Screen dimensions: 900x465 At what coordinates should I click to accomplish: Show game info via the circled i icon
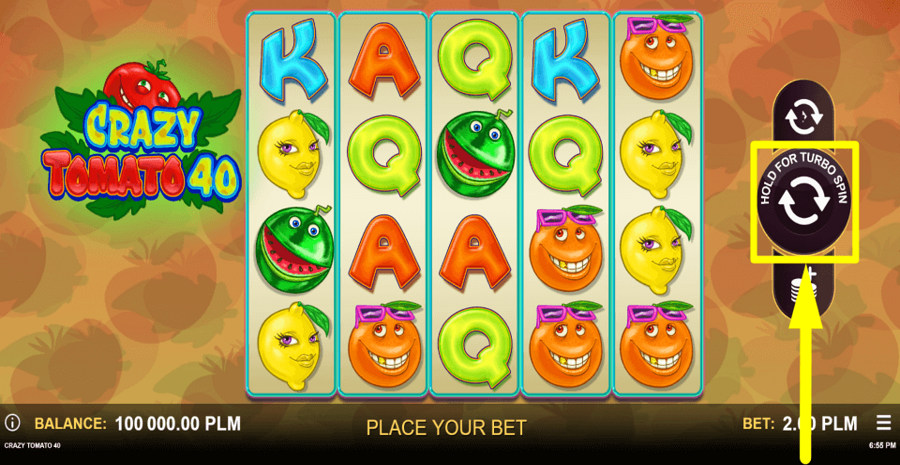tap(13, 423)
